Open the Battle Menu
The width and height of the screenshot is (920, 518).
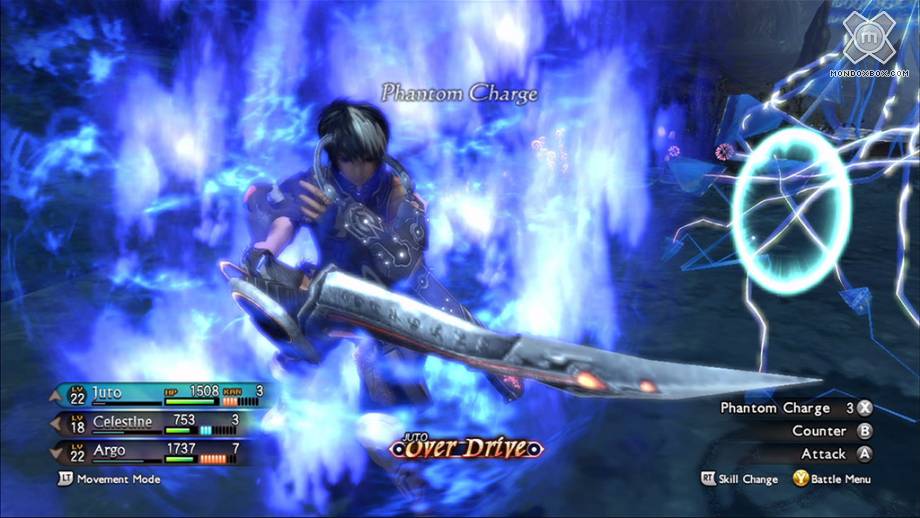click(x=831, y=479)
